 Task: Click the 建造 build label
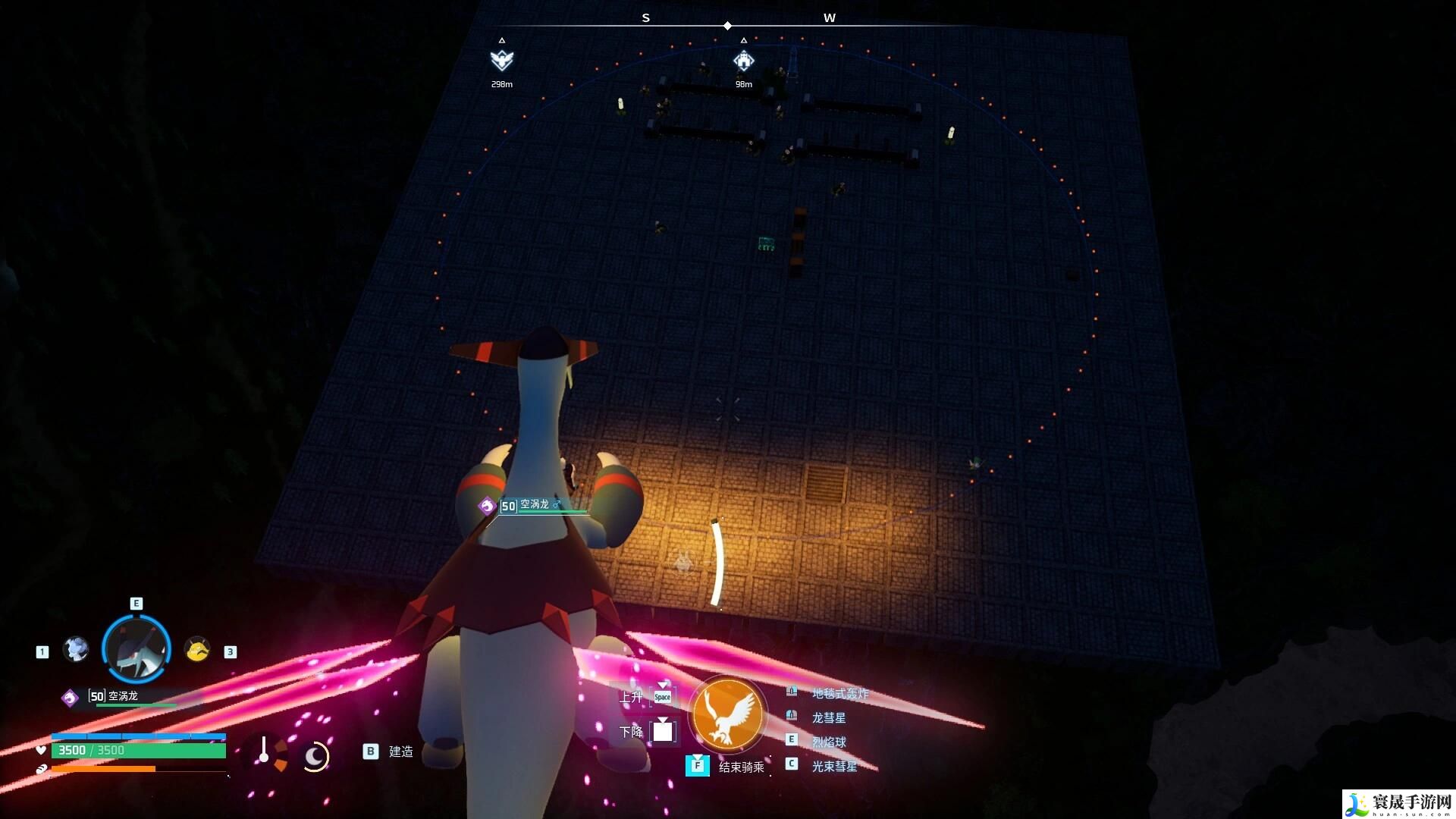pyautogui.click(x=401, y=752)
